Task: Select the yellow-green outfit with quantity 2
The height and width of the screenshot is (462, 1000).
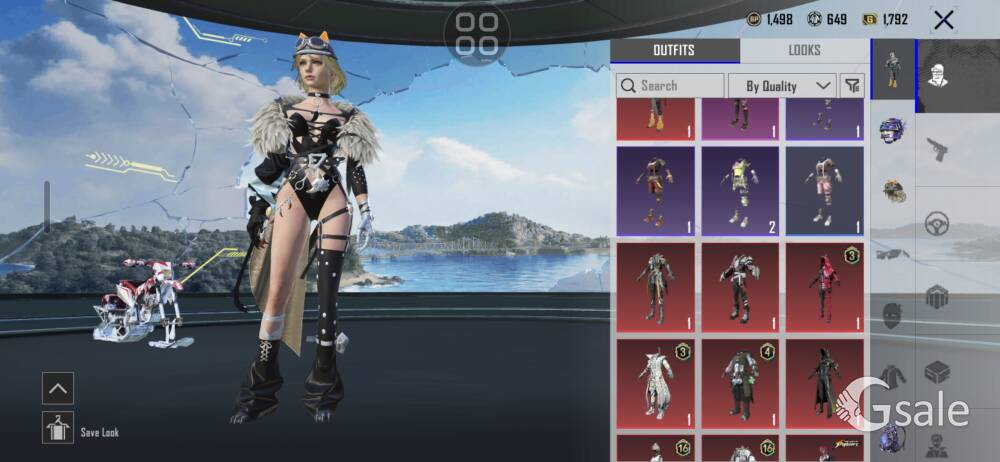Action: pyautogui.click(x=739, y=191)
